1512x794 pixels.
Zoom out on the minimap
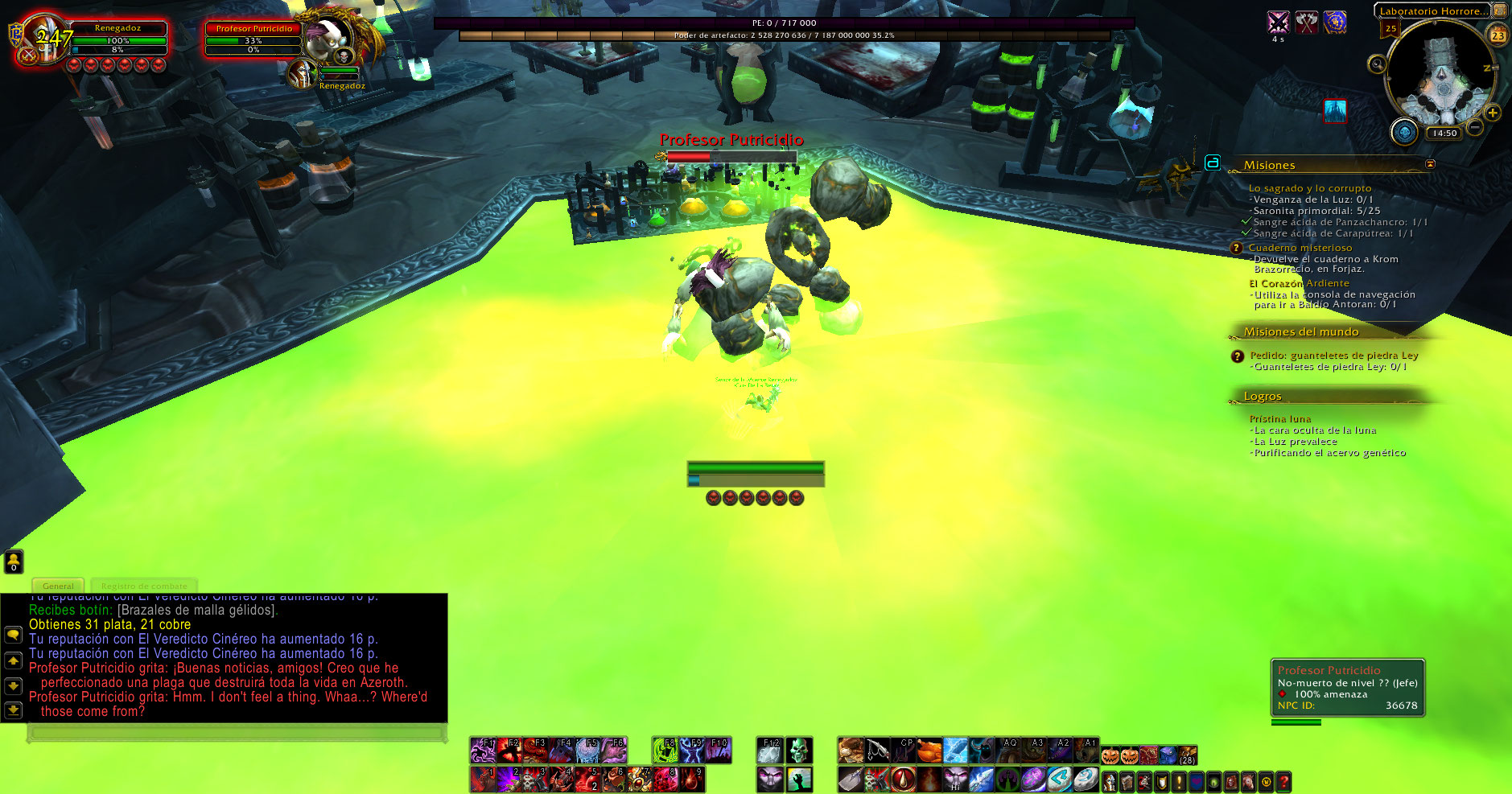1475,127
